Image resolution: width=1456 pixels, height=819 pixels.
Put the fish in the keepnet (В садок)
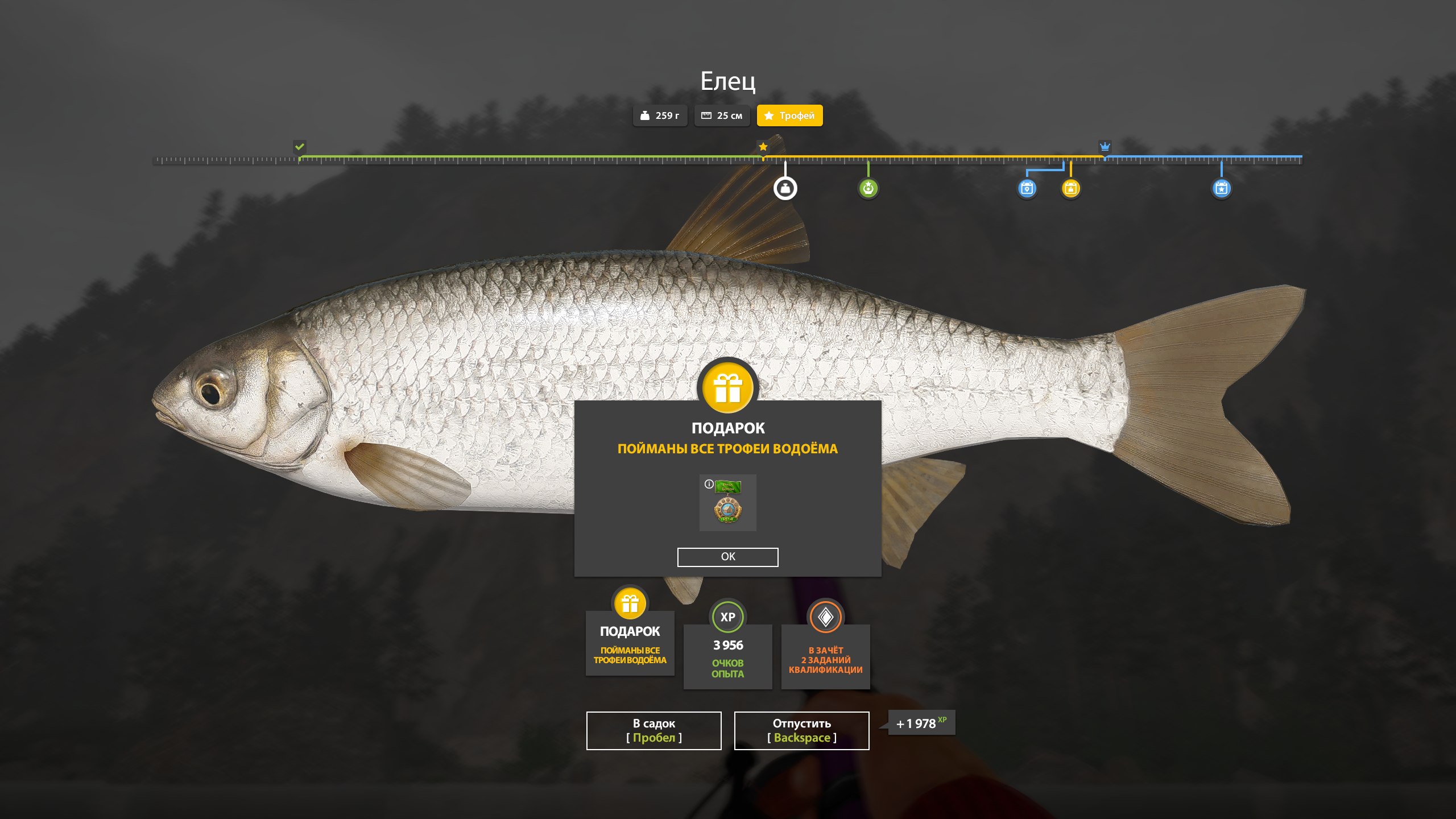point(653,730)
